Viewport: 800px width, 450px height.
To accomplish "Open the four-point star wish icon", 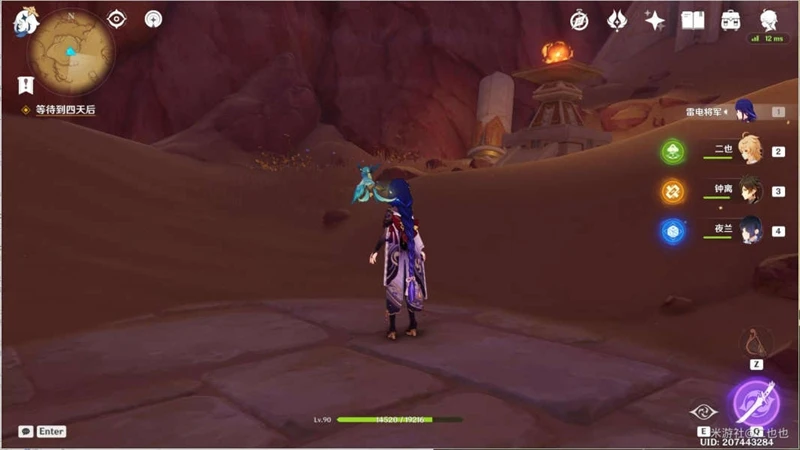I will (655, 20).
